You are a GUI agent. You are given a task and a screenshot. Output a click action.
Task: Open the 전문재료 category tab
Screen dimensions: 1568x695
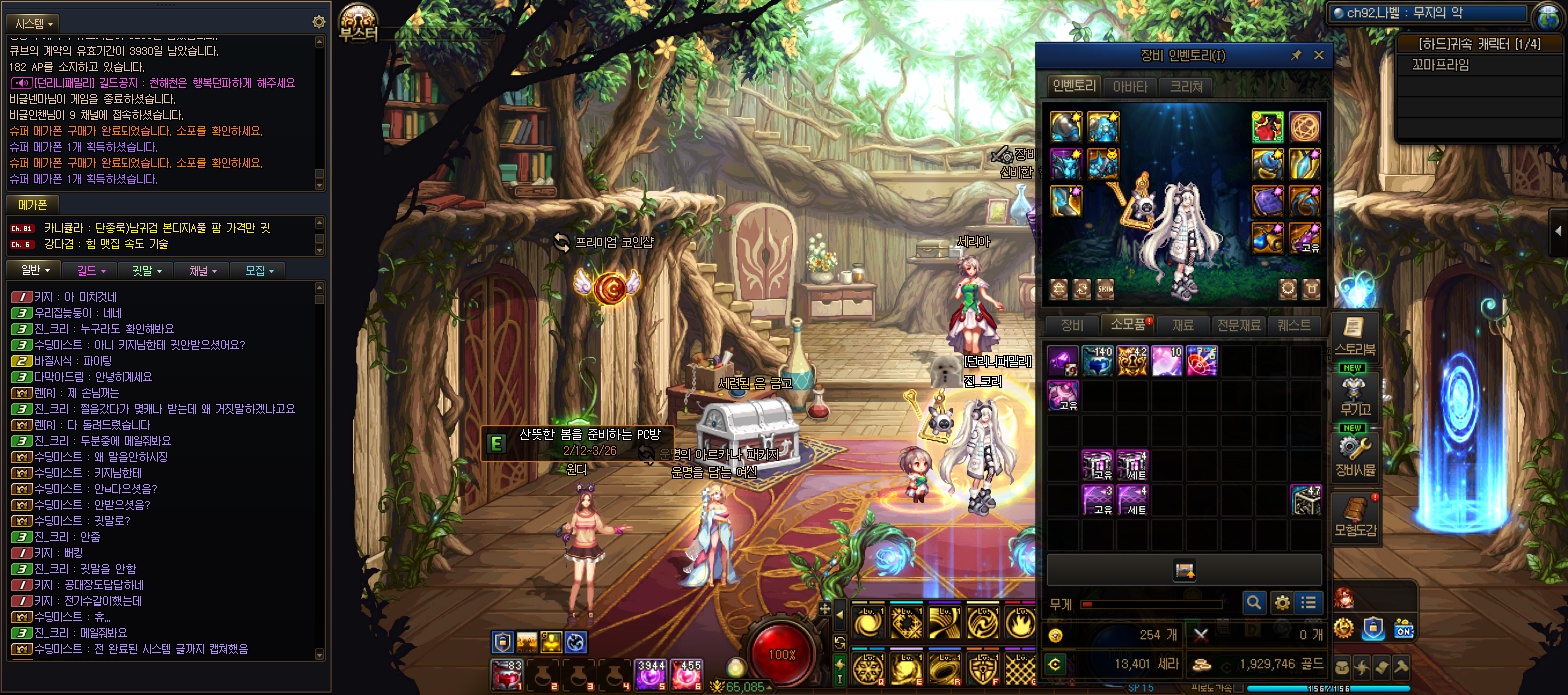(1238, 325)
